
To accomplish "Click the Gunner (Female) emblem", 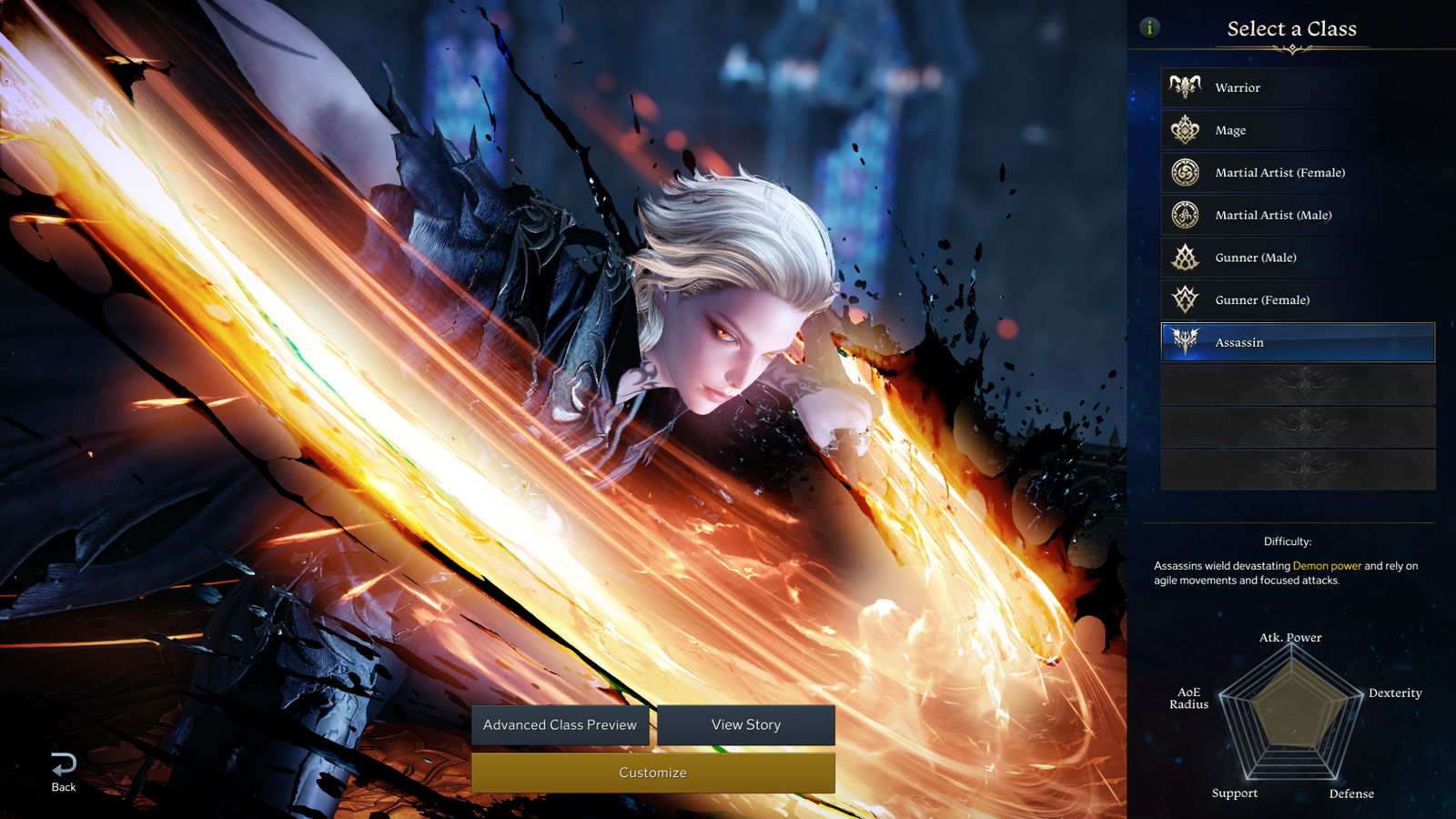I will [1183, 299].
